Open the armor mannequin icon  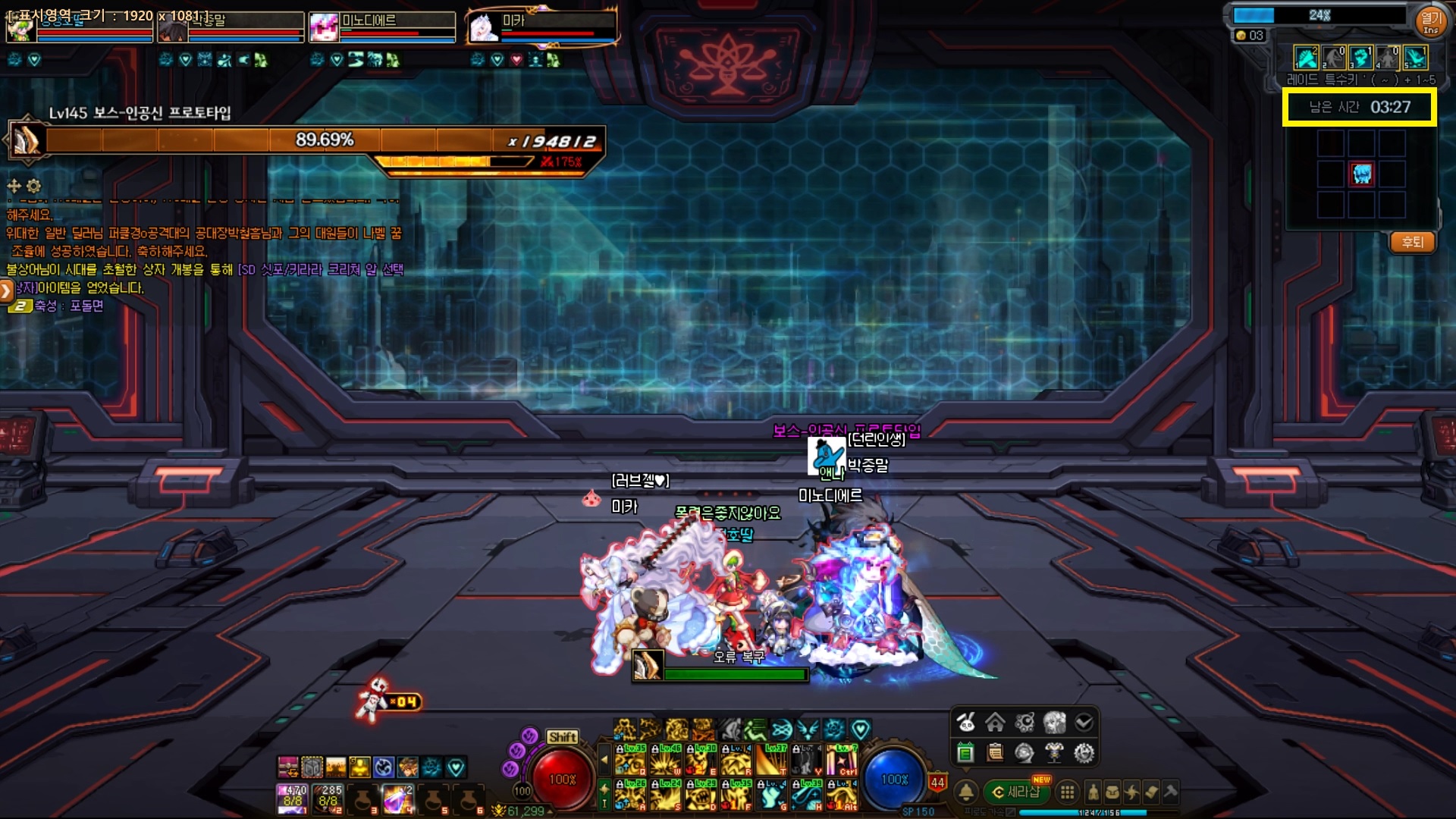click(1054, 753)
